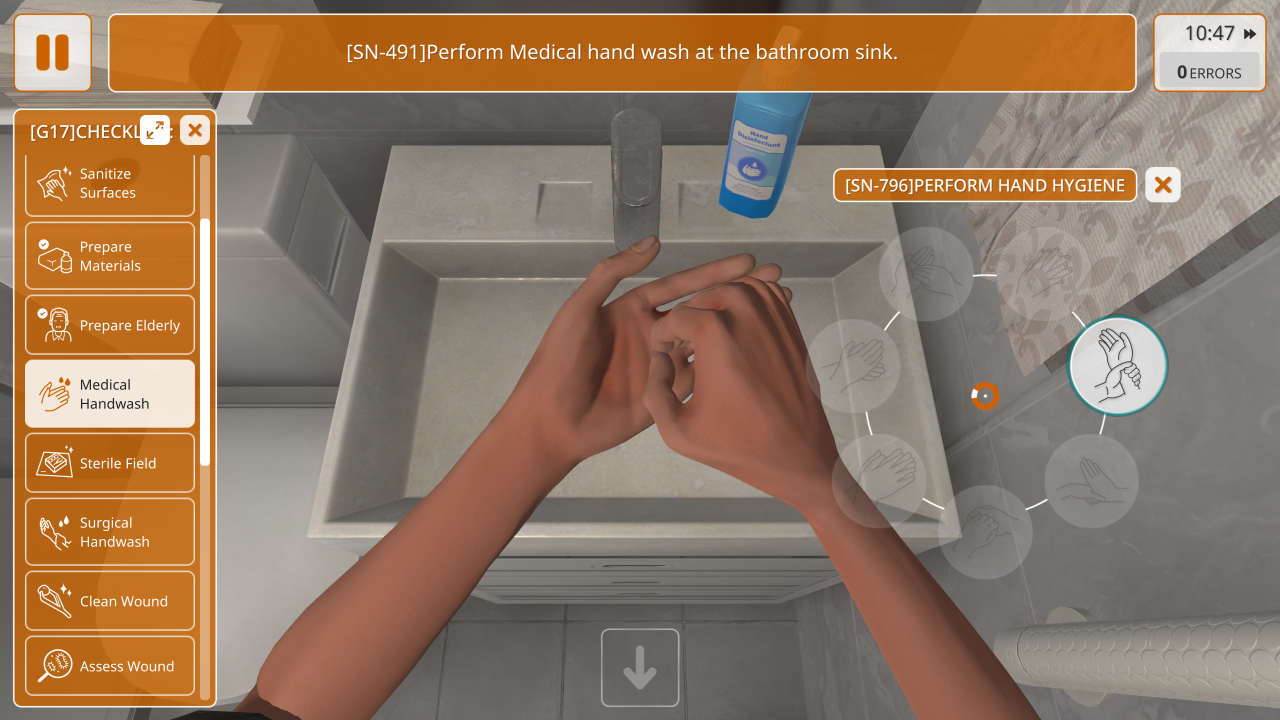Open the Assess Wound checklist step
1280x720 pixels.
coord(110,666)
